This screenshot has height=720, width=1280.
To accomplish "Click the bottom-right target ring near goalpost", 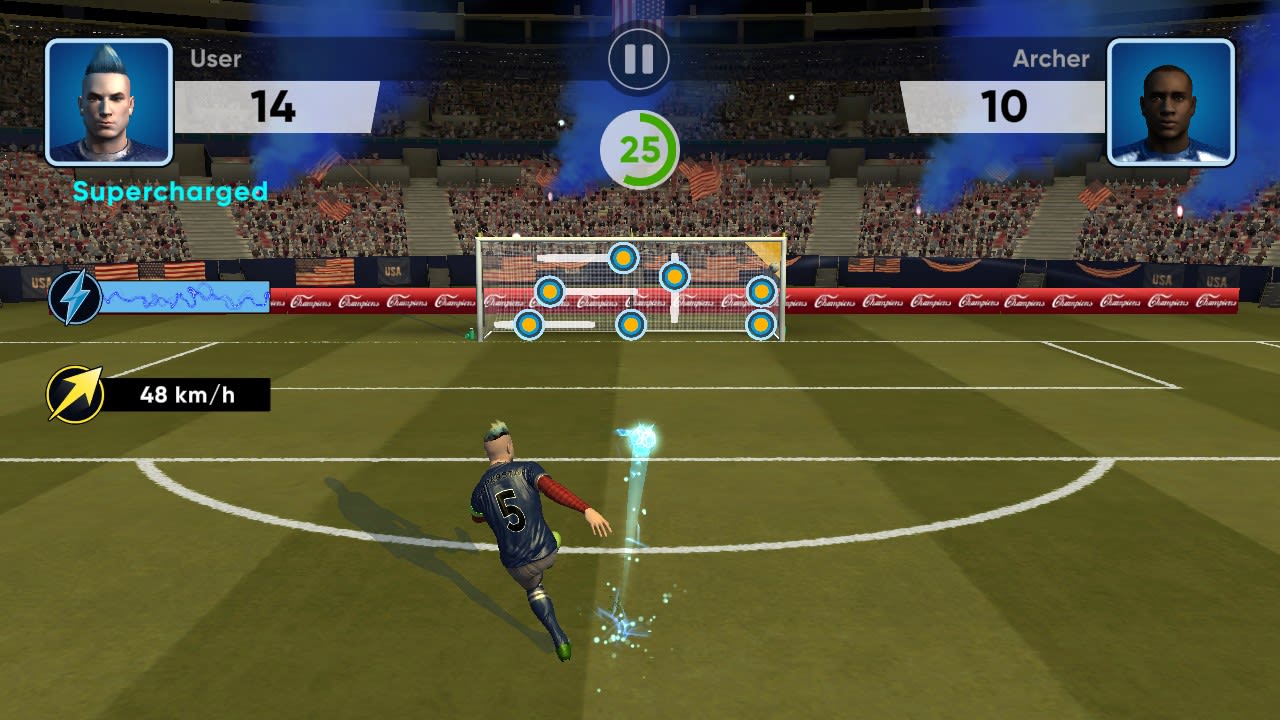I will point(762,325).
